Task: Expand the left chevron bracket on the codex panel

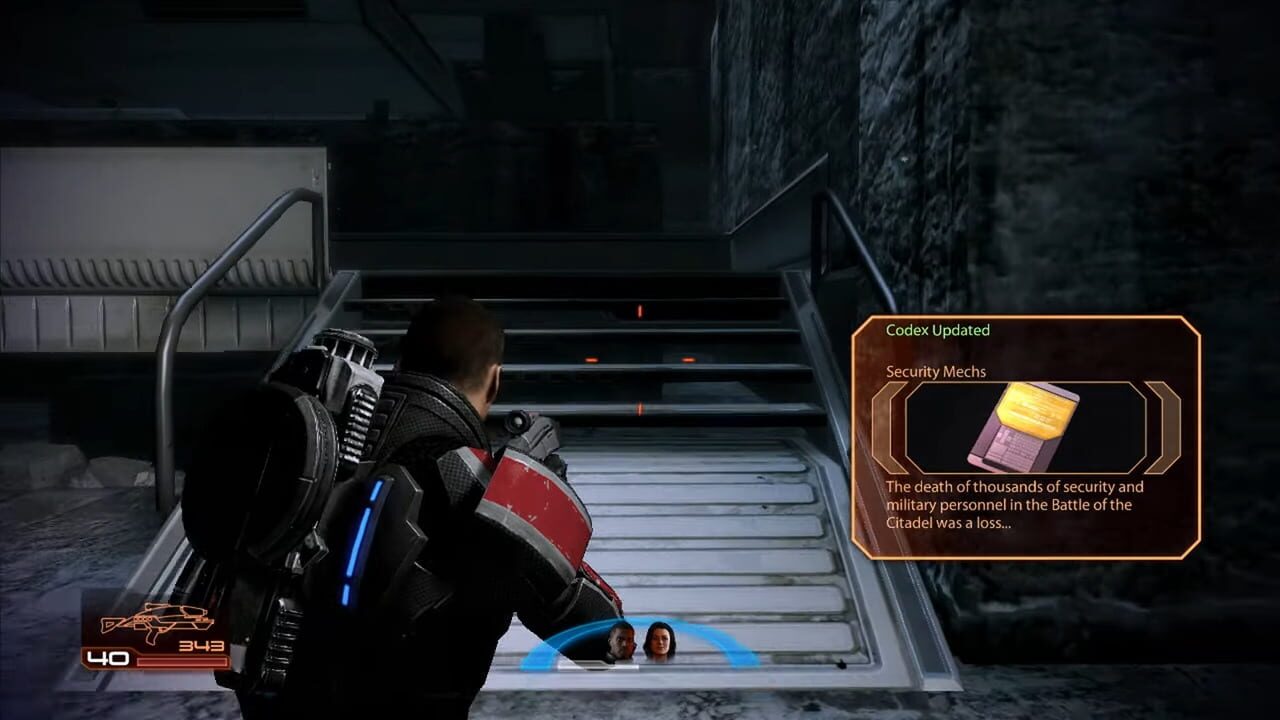Action: (891, 428)
